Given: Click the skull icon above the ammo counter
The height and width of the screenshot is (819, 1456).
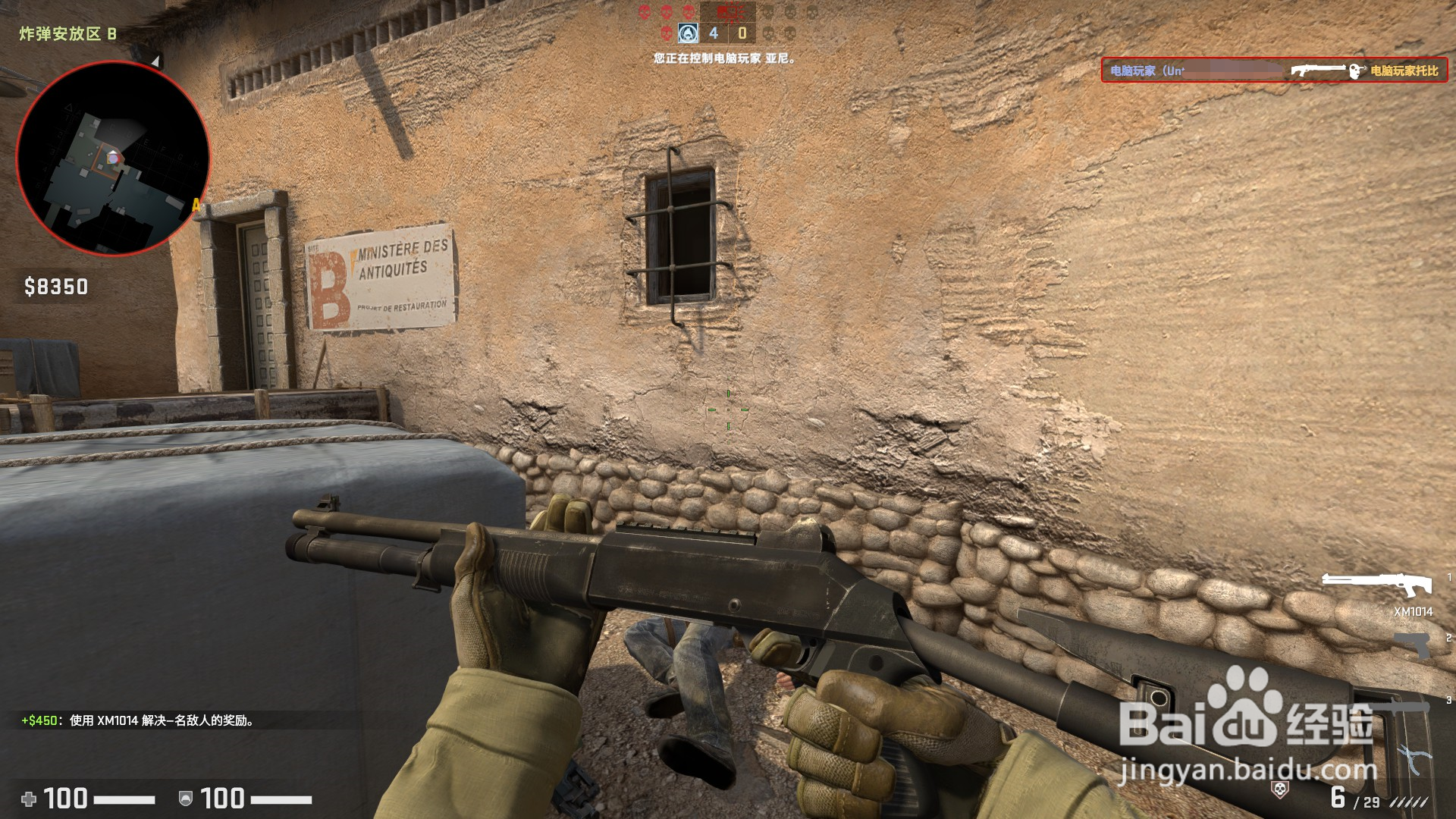Looking at the screenshot, I should 1280,789.
